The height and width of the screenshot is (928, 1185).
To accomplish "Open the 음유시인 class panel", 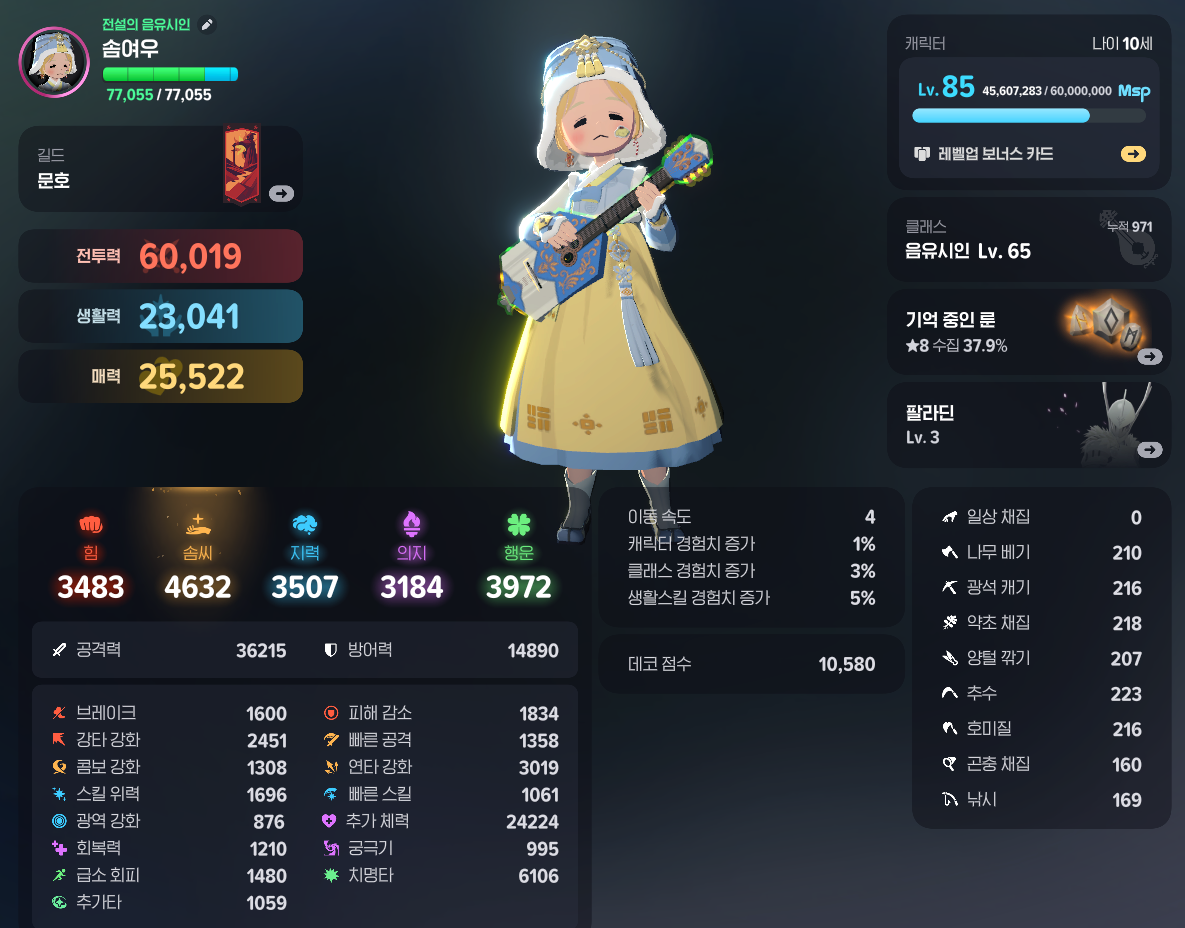I will pyautogui.click(x=1028, y=239).
